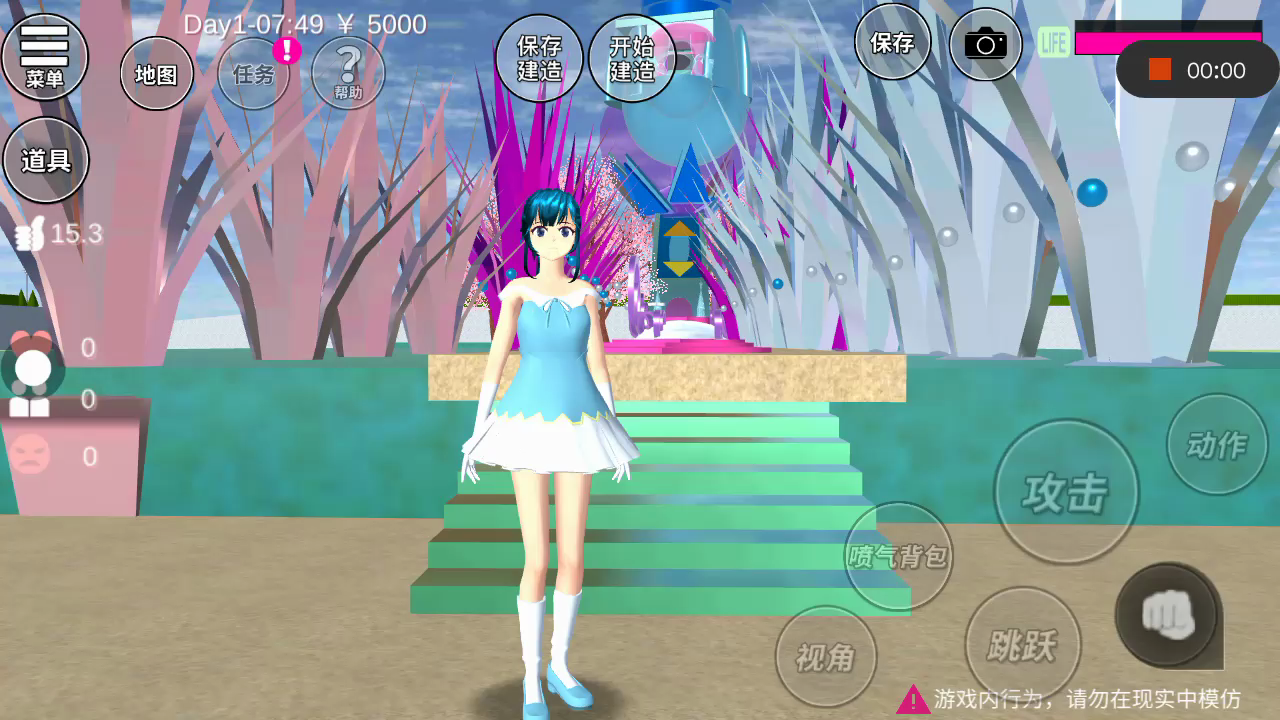The image size is (1280, 720).
Task: Take a photo with the camera icon
Action: click(x=985, y=44)
